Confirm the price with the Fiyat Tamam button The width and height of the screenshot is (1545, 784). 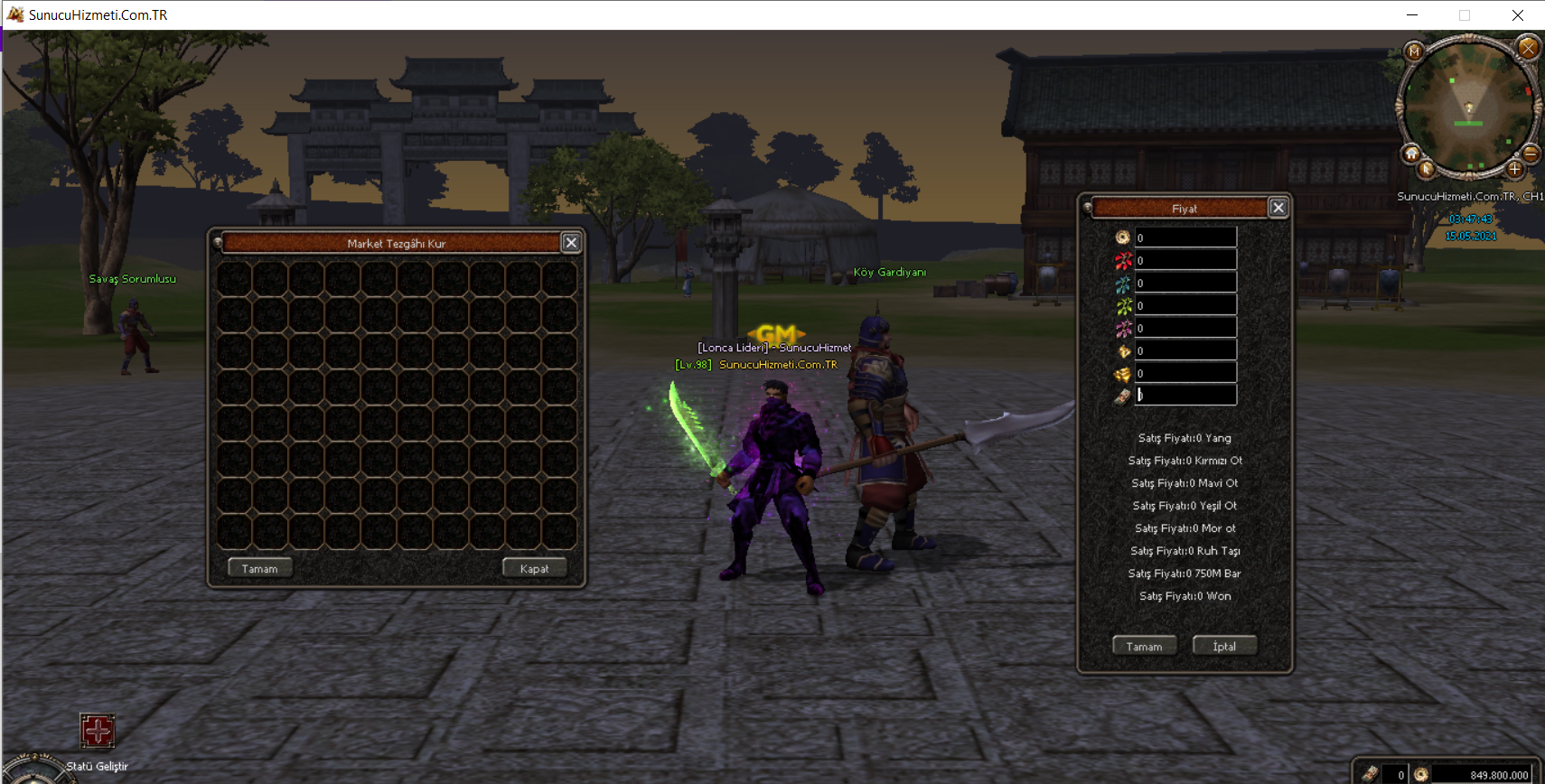pyautogui.click(x=1144, y=646)
